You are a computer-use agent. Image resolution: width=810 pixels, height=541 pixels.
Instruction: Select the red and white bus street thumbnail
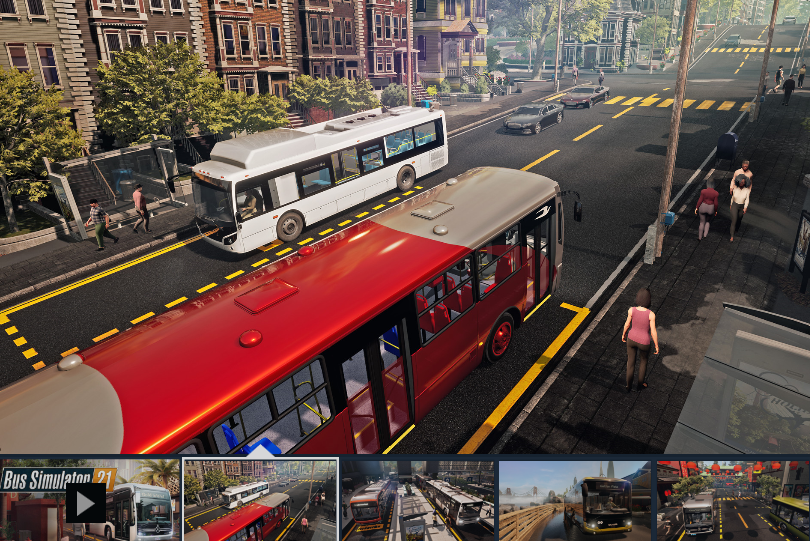[x=261, y=501]
